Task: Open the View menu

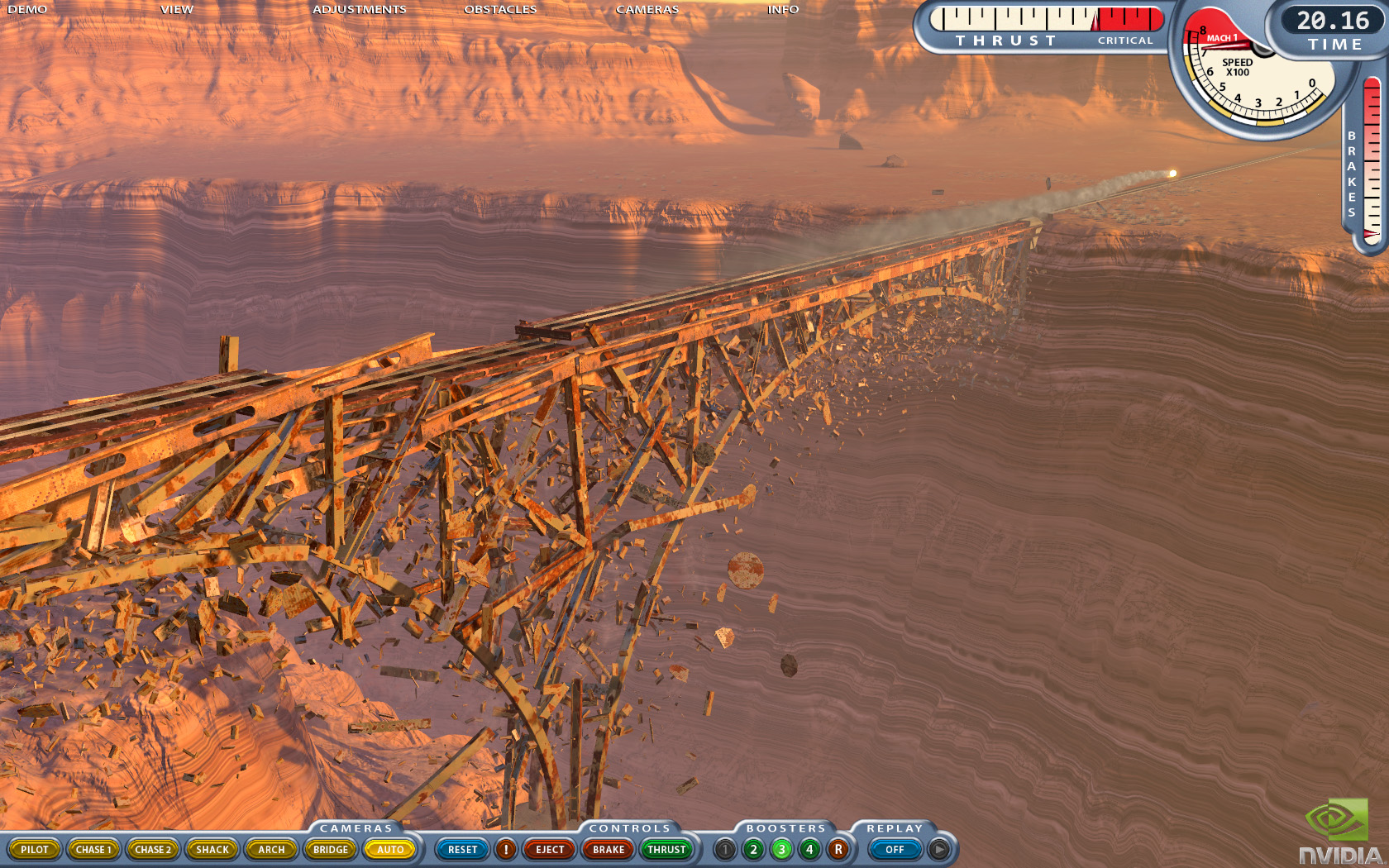Action: tap(177, 10)
